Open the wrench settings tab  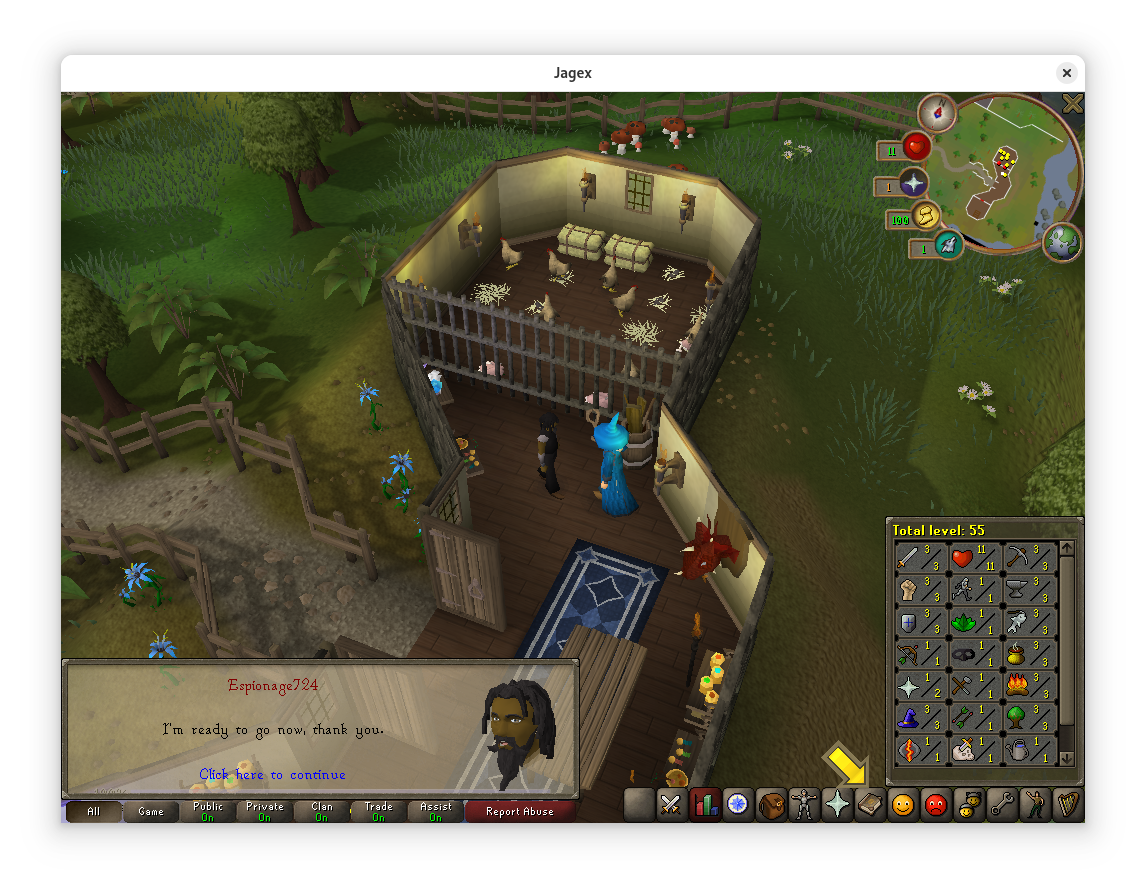pyautogui.click(x=1001, y=804)
